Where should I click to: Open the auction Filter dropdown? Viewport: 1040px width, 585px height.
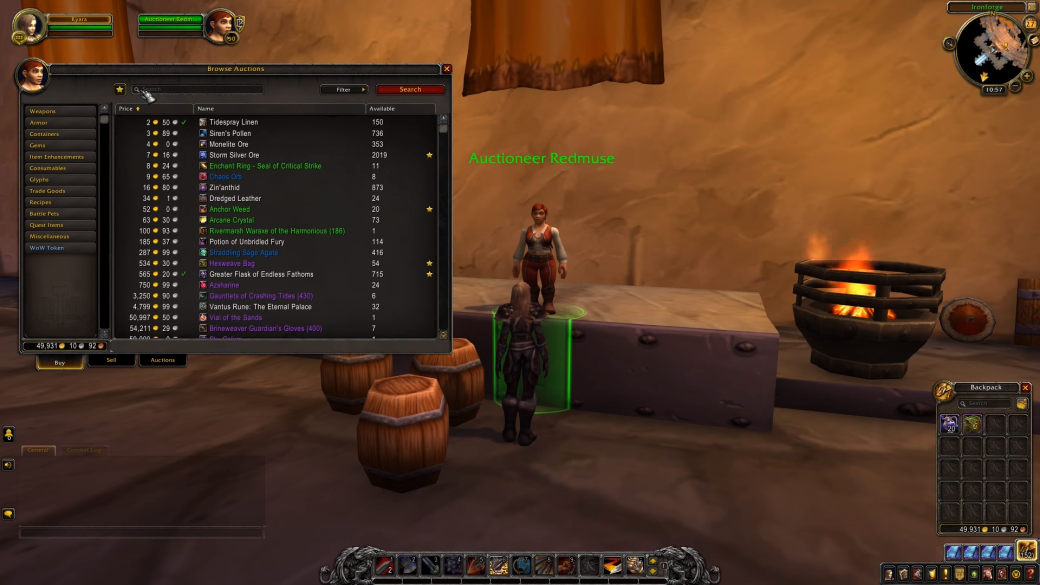tap(344, 90)
